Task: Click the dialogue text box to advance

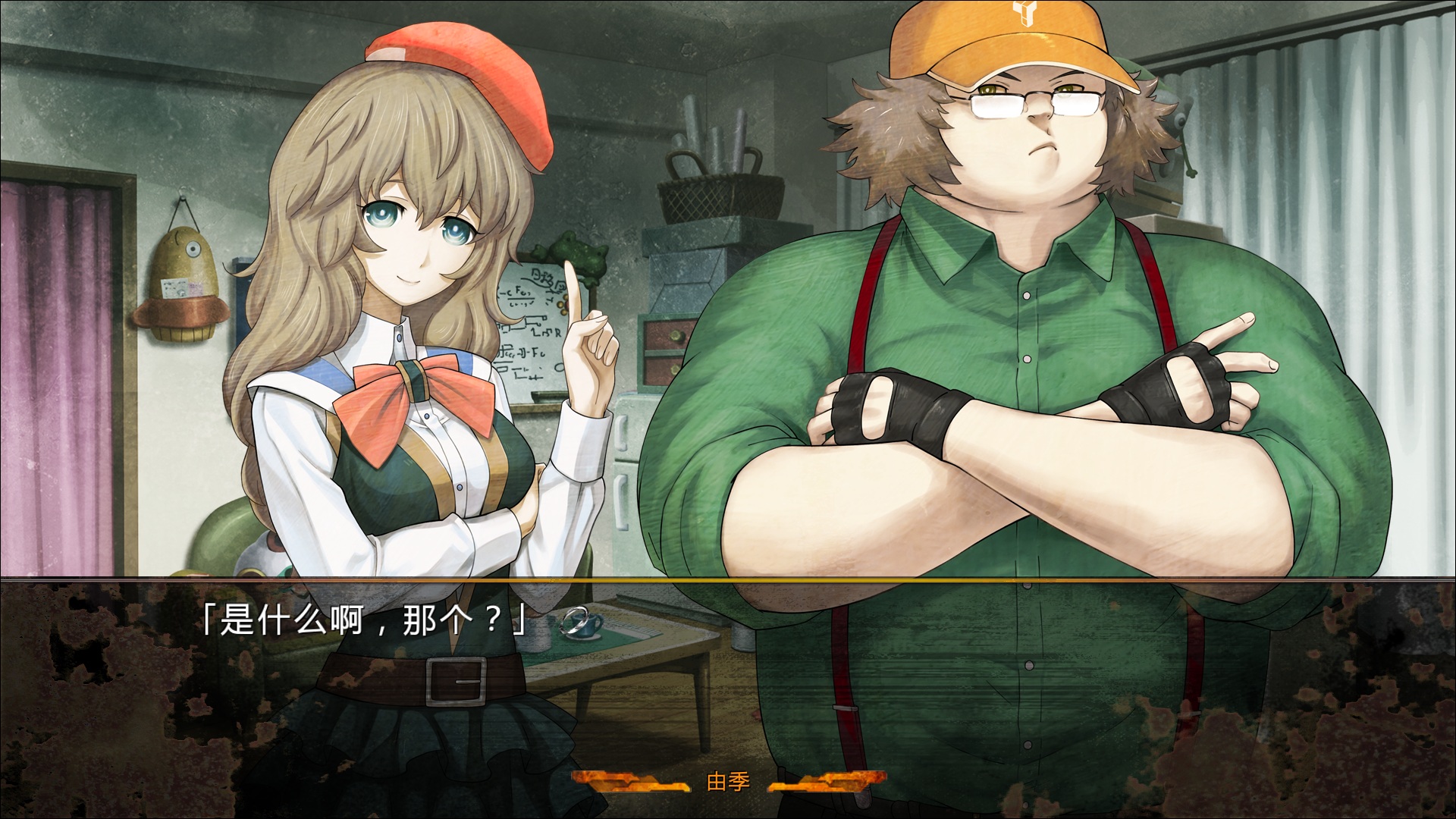Action: click(728, 682)
